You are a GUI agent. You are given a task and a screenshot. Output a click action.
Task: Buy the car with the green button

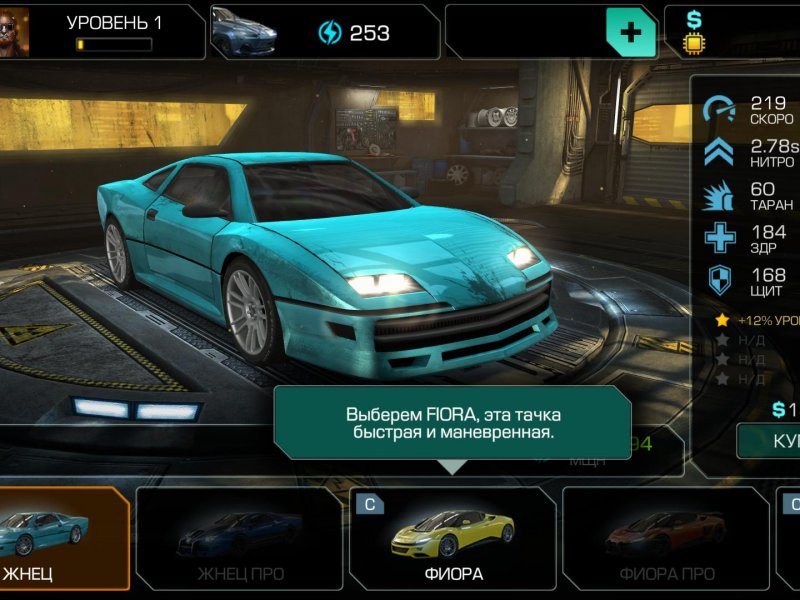pyautogui.click(x=770, y=441)
